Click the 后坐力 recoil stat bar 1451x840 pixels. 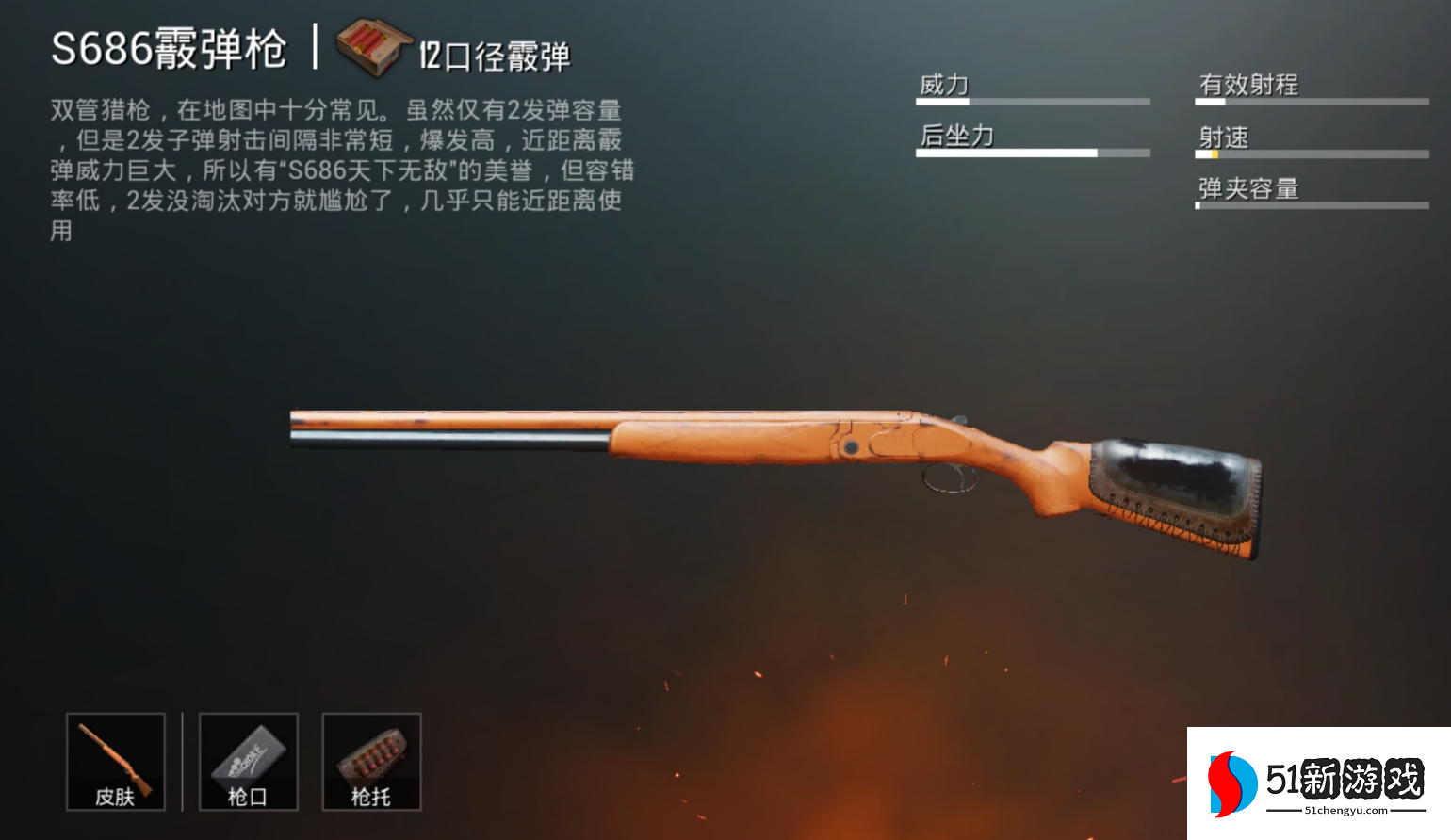(1032, 152)
